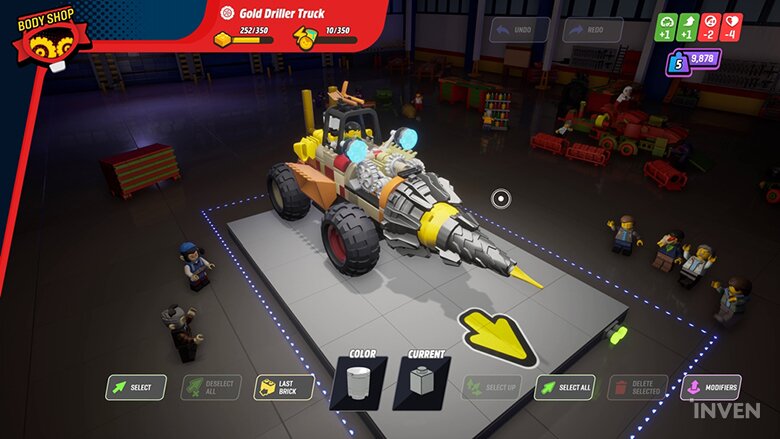Choose Deselect All
Viewport: 780px width, 439px height.
(x=210, y=387)
